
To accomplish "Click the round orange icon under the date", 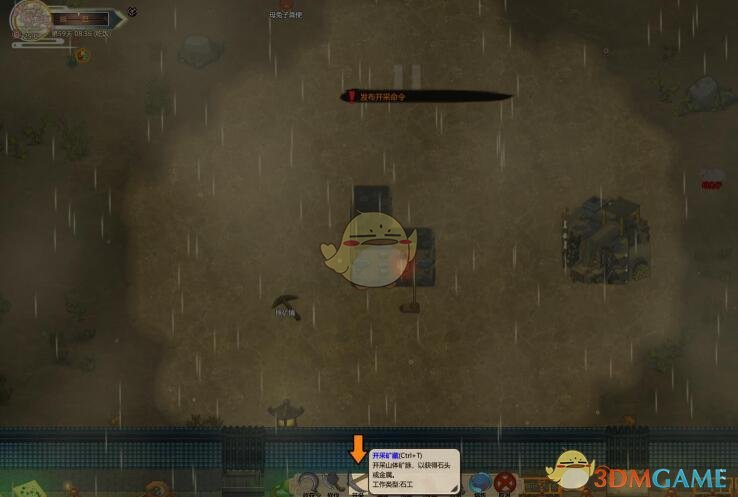I will pyautogui.click(x=82, y=55).
